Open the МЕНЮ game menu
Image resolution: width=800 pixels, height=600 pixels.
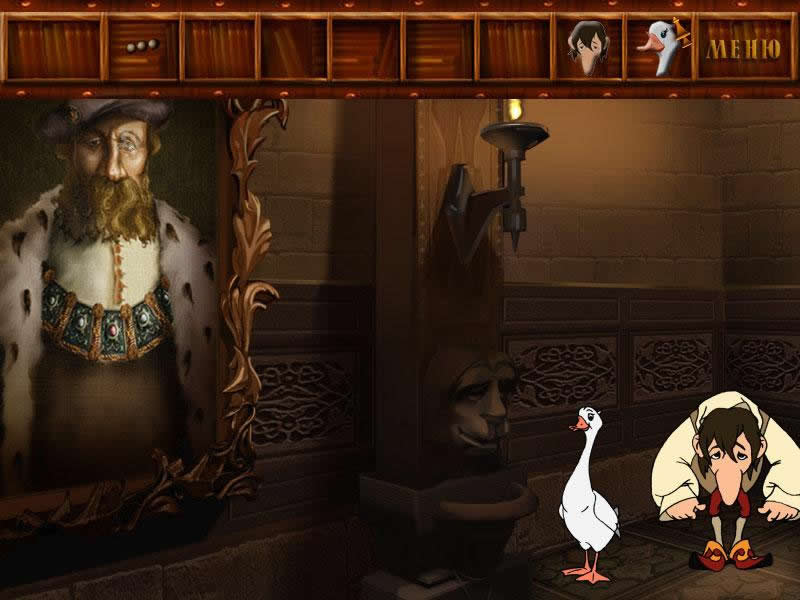pos(744,47)
